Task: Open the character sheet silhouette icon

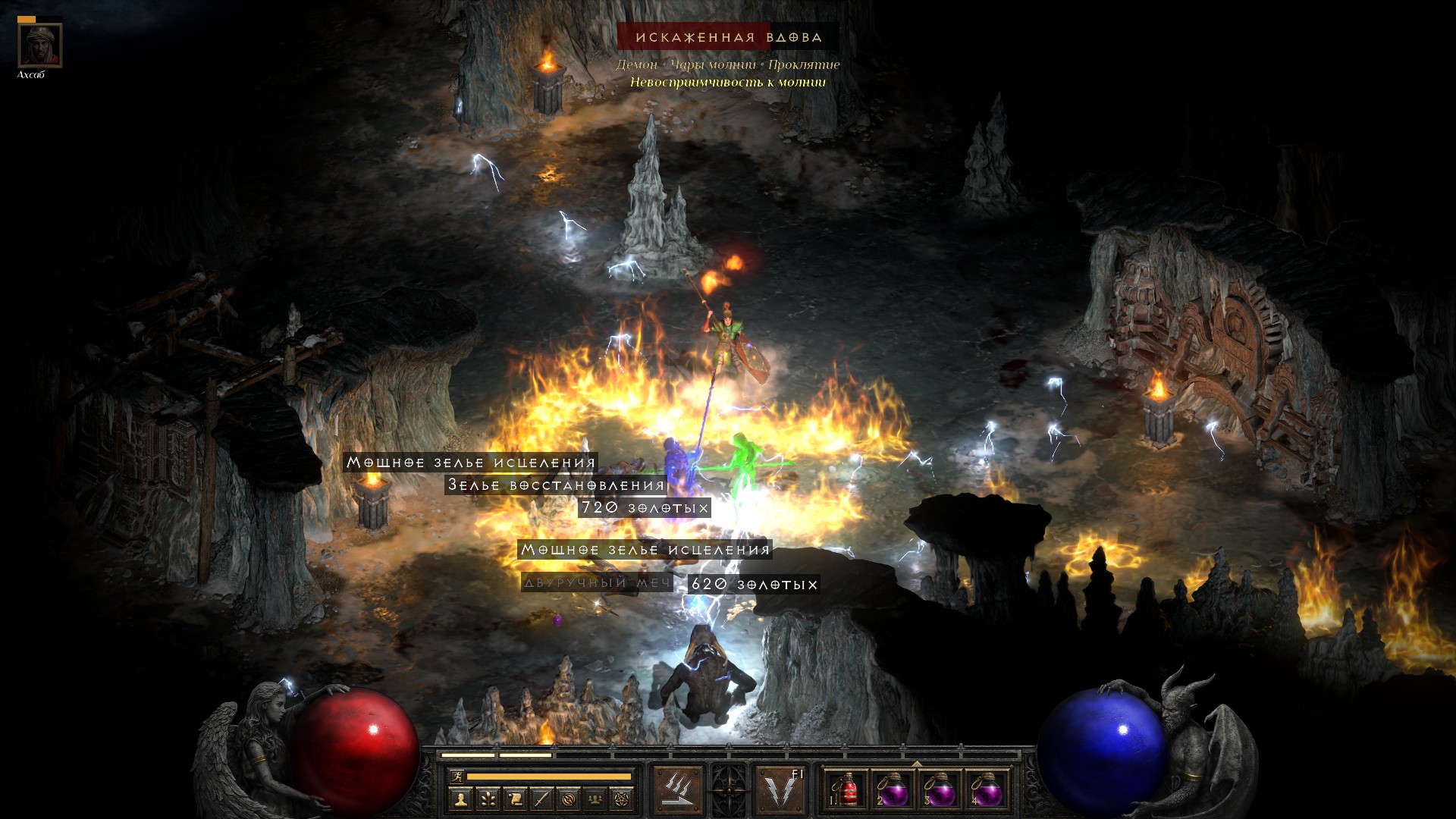Action: 460,799
